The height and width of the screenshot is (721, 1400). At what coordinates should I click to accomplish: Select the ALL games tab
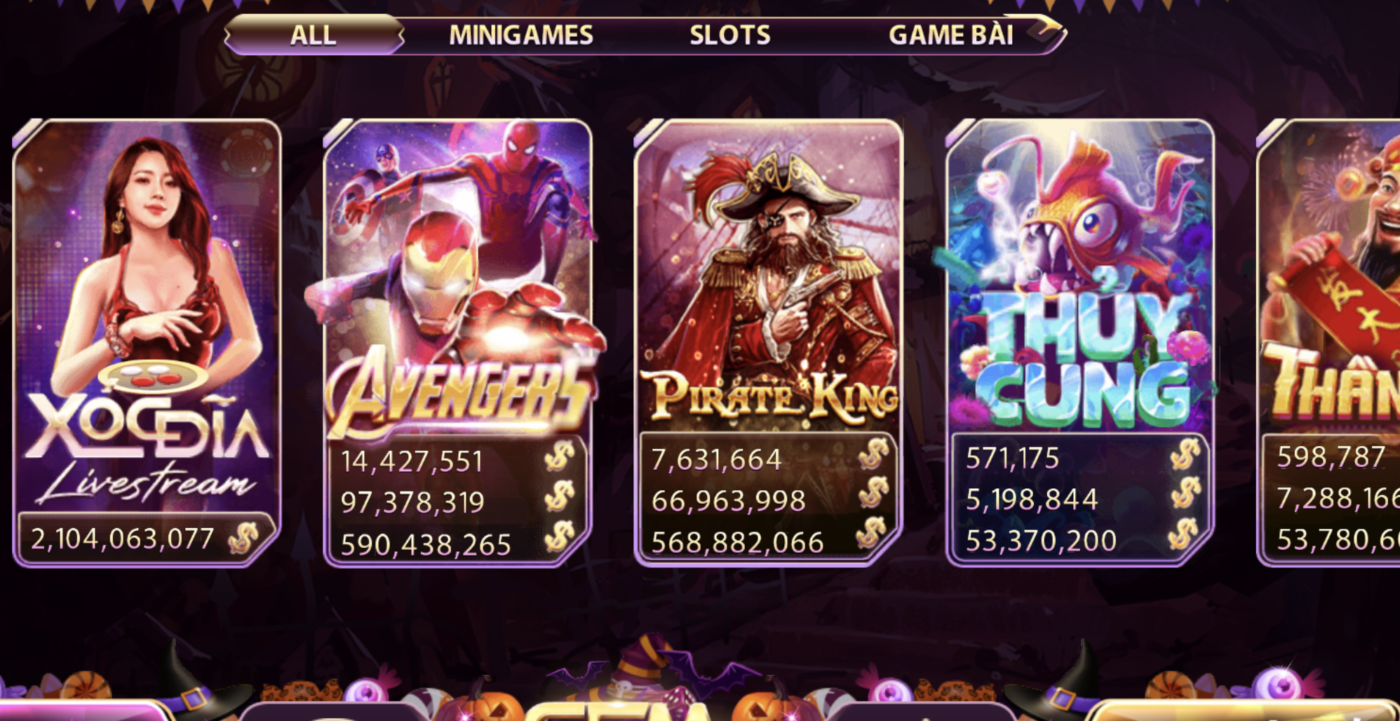tap(313, 35)
